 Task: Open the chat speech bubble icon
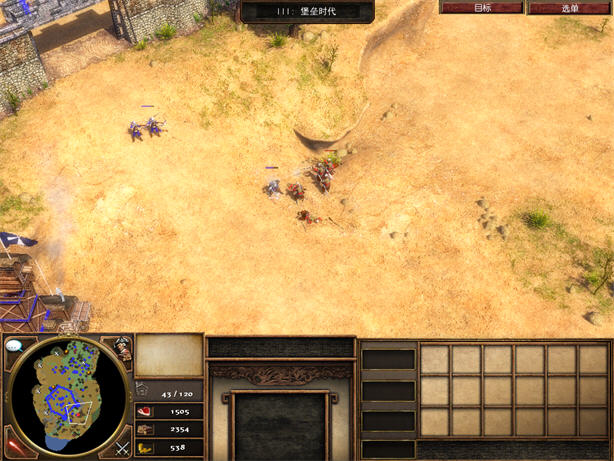(14, 346)
